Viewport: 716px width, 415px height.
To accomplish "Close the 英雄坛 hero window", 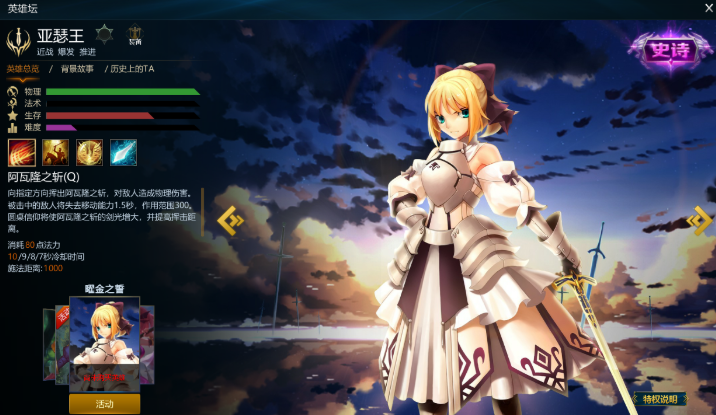I will pyautogui.click(x=707, y=7).
